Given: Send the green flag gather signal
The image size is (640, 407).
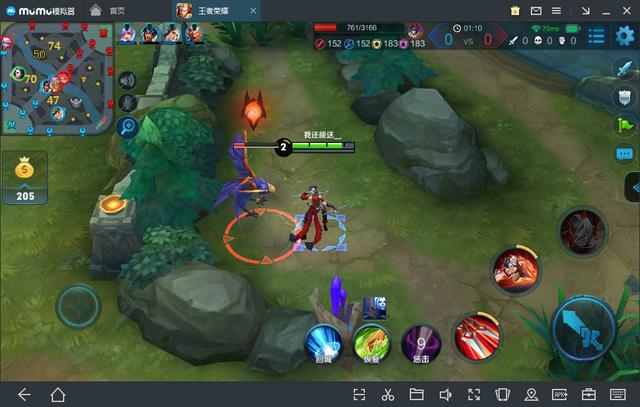Looking at the screenshot, I should (x=625, y=125).
